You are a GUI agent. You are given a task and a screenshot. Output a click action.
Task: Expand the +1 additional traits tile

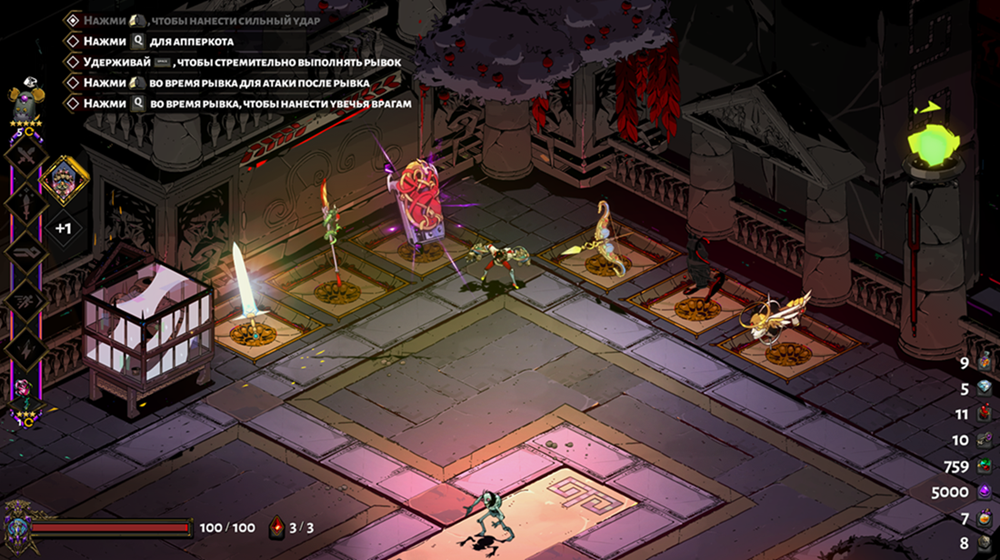(63, 228)
